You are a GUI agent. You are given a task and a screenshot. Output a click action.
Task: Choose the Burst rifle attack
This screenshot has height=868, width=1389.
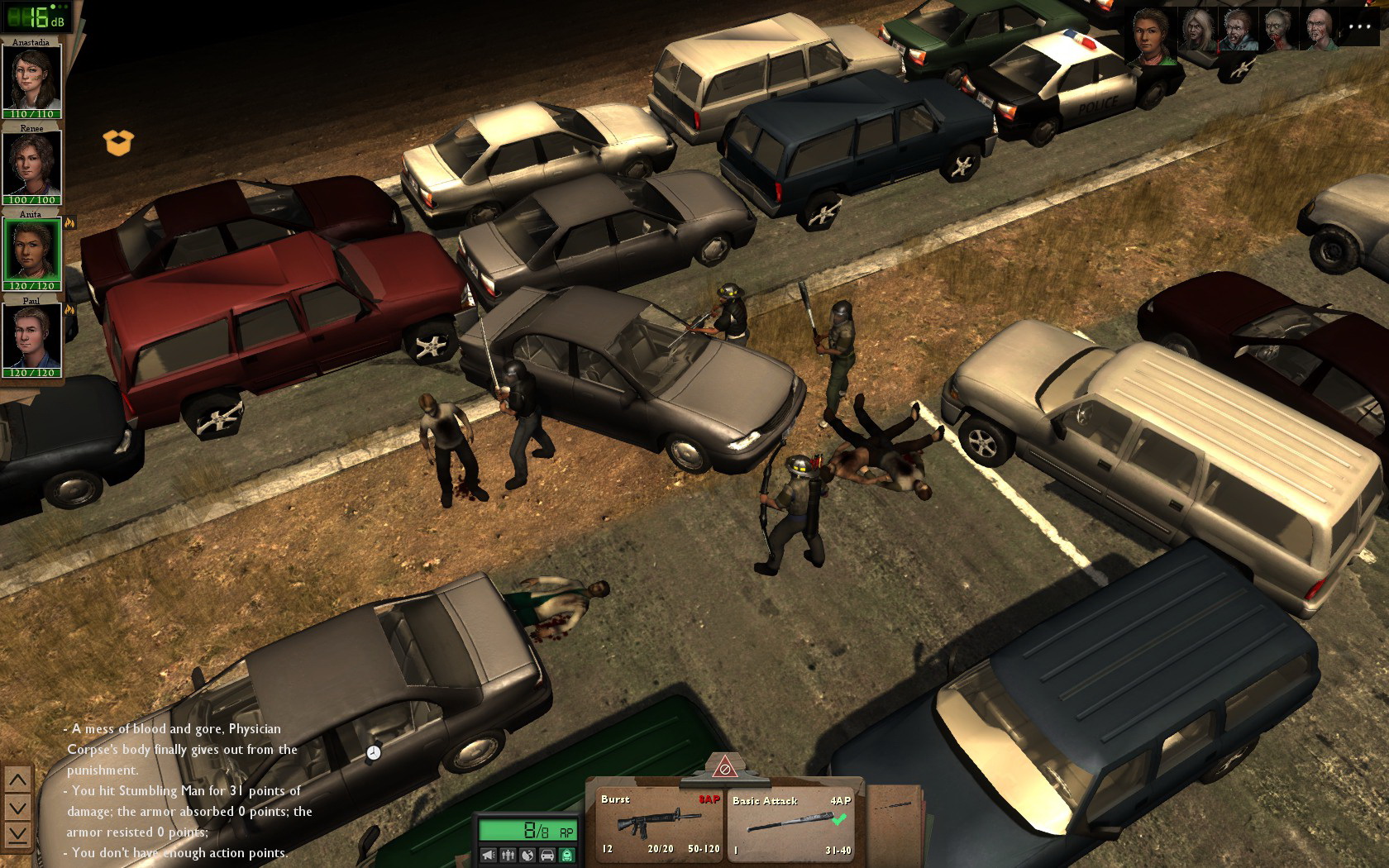coord(659,823)
